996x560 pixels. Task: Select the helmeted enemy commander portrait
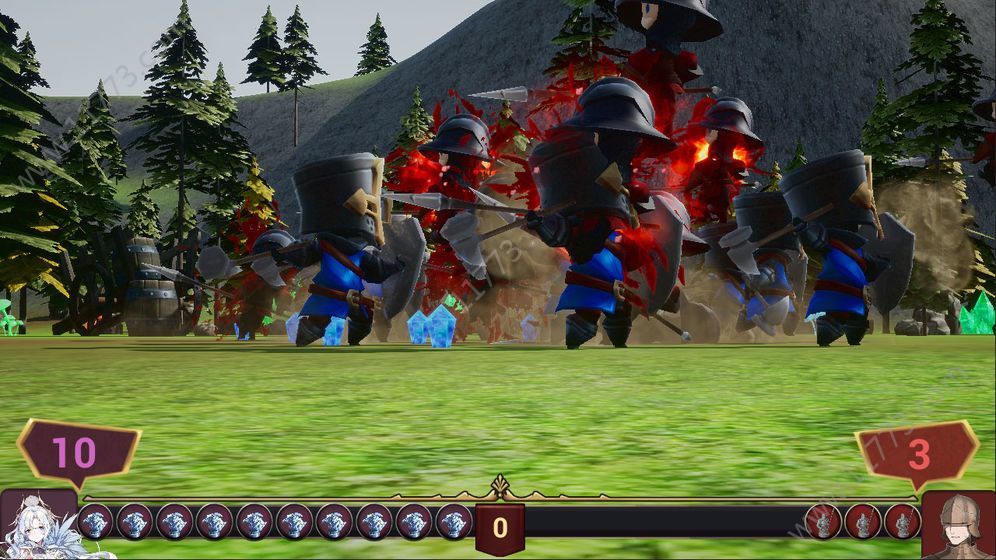(958, 525)
